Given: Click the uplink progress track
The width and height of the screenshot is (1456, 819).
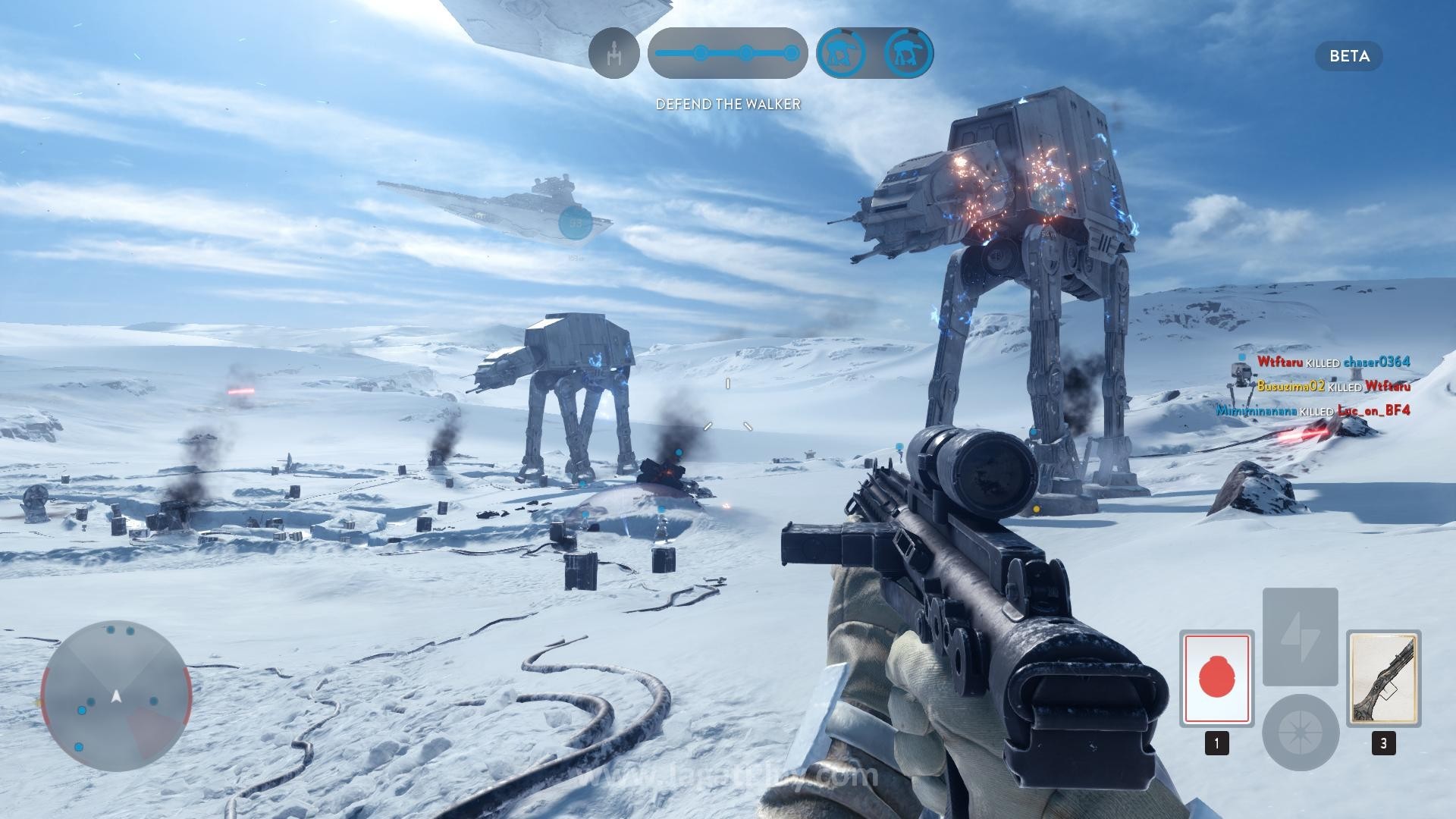Looking at the screenshot, I should (727, 53).
